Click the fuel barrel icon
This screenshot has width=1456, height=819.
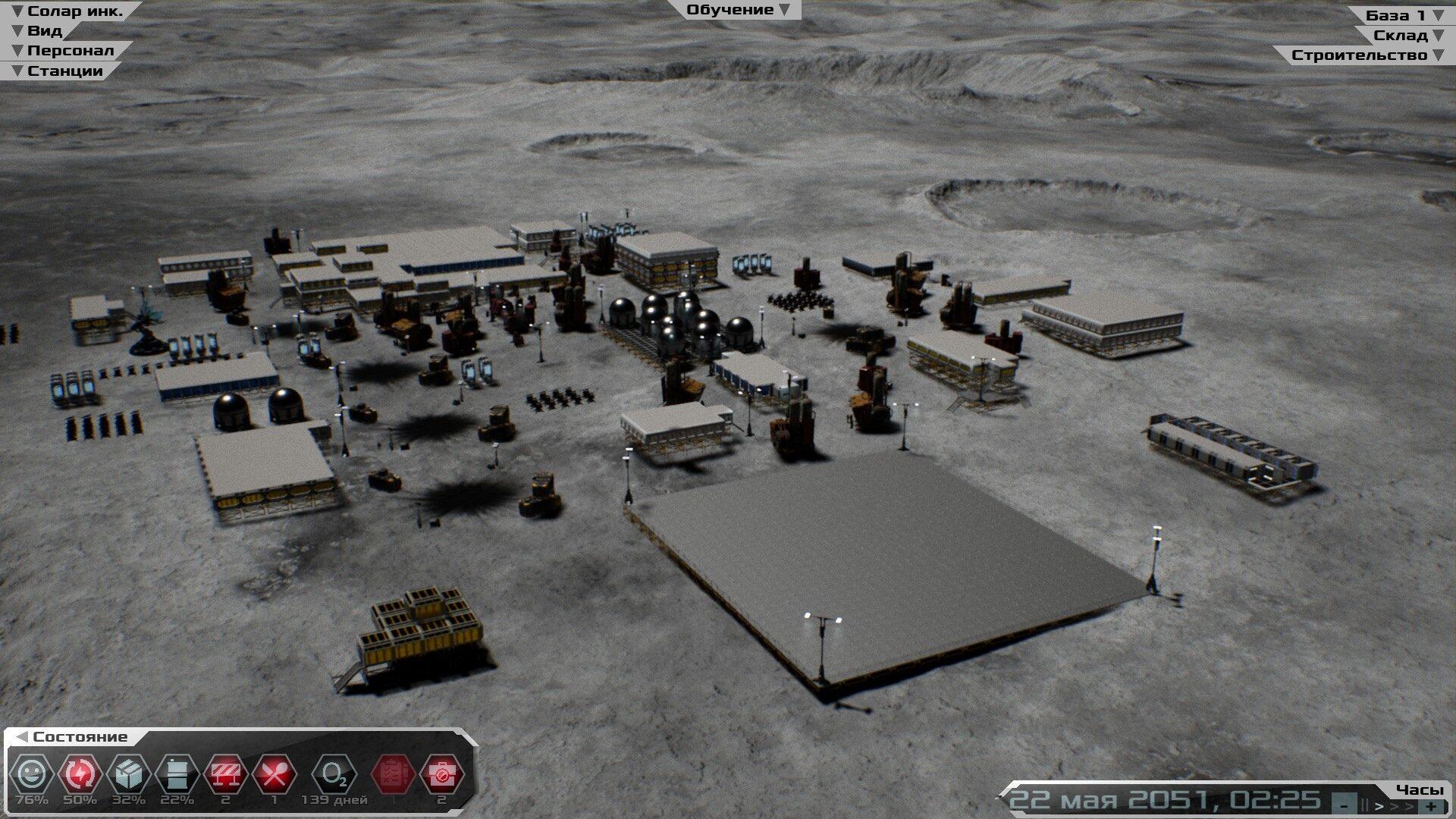pyautogui.click(x=177, y=774)
